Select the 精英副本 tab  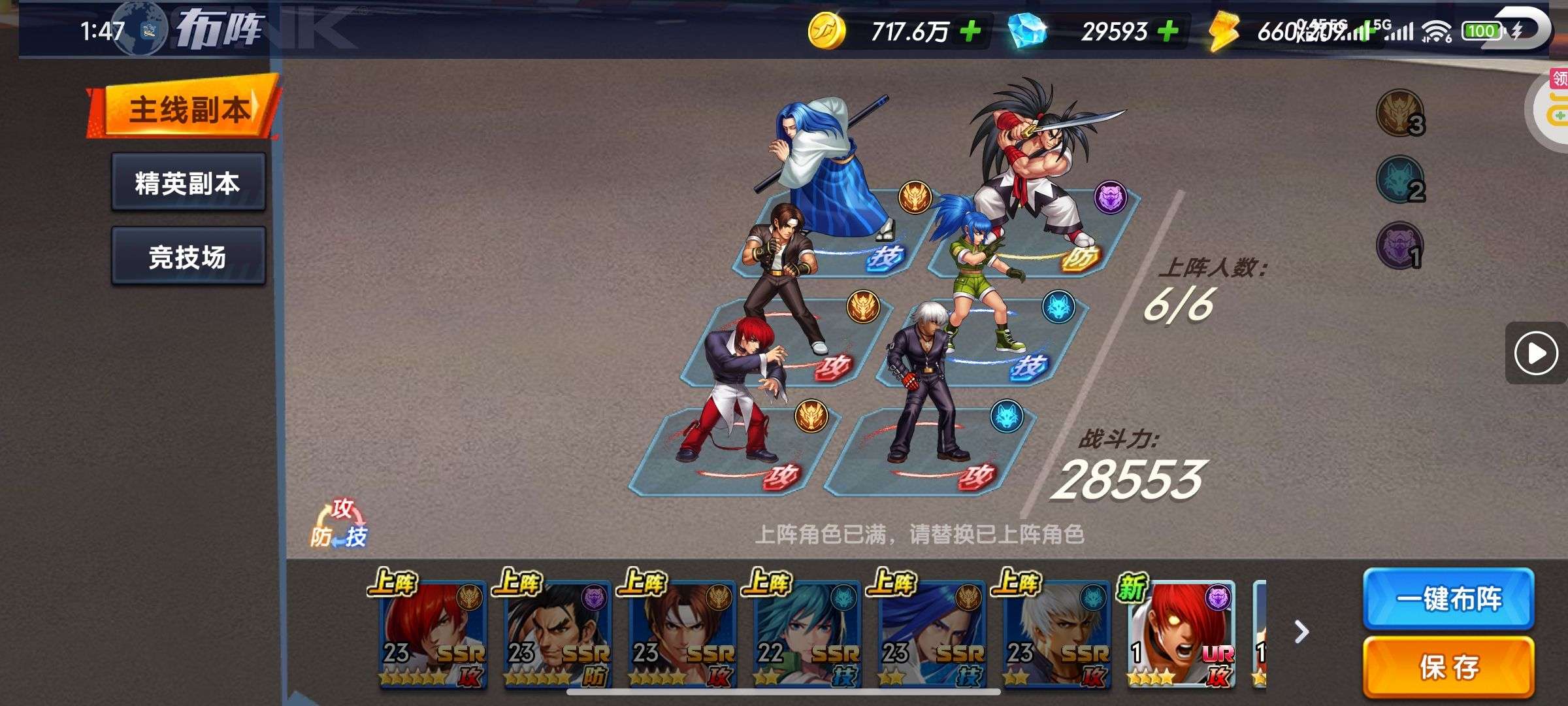tap(188, 182)
